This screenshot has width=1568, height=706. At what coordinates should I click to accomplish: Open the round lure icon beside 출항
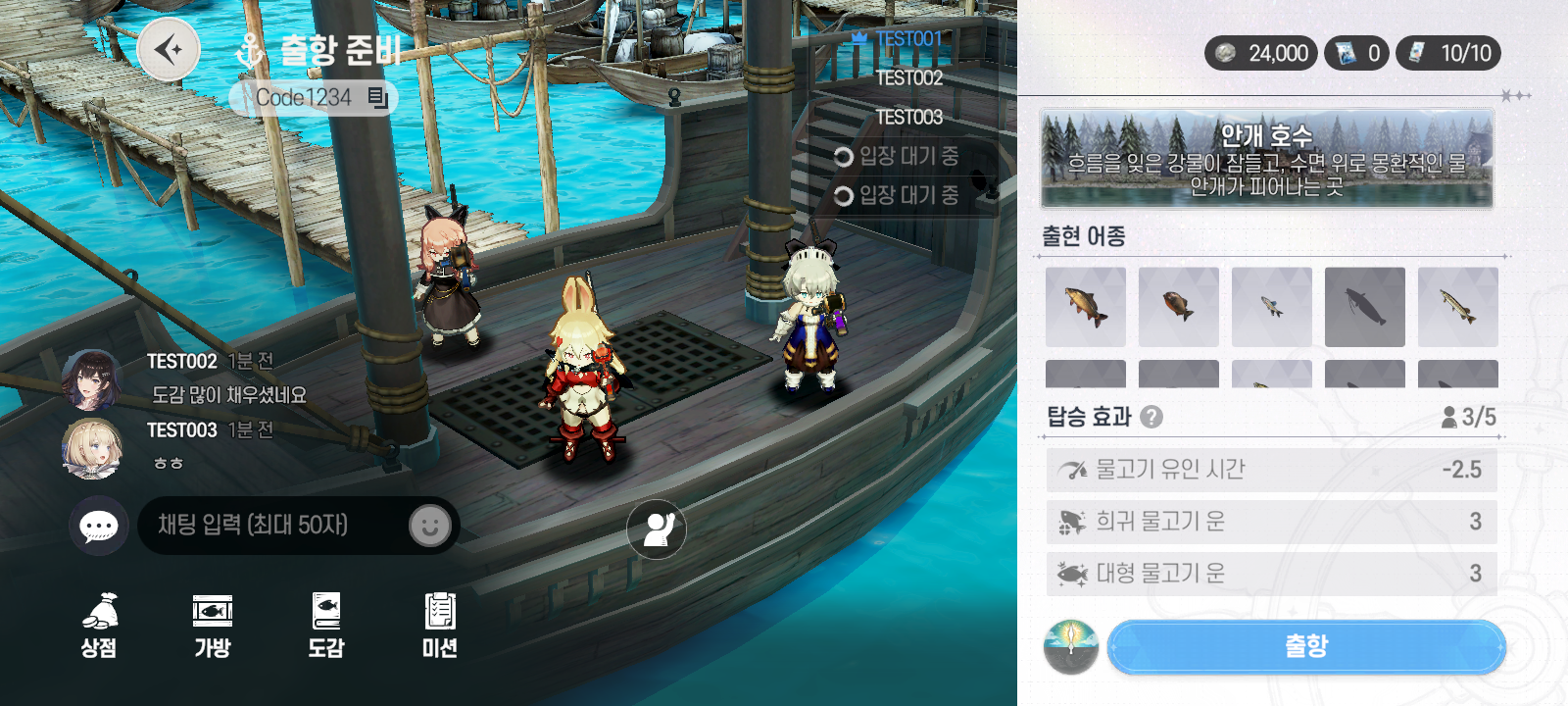pos(1071,647)
